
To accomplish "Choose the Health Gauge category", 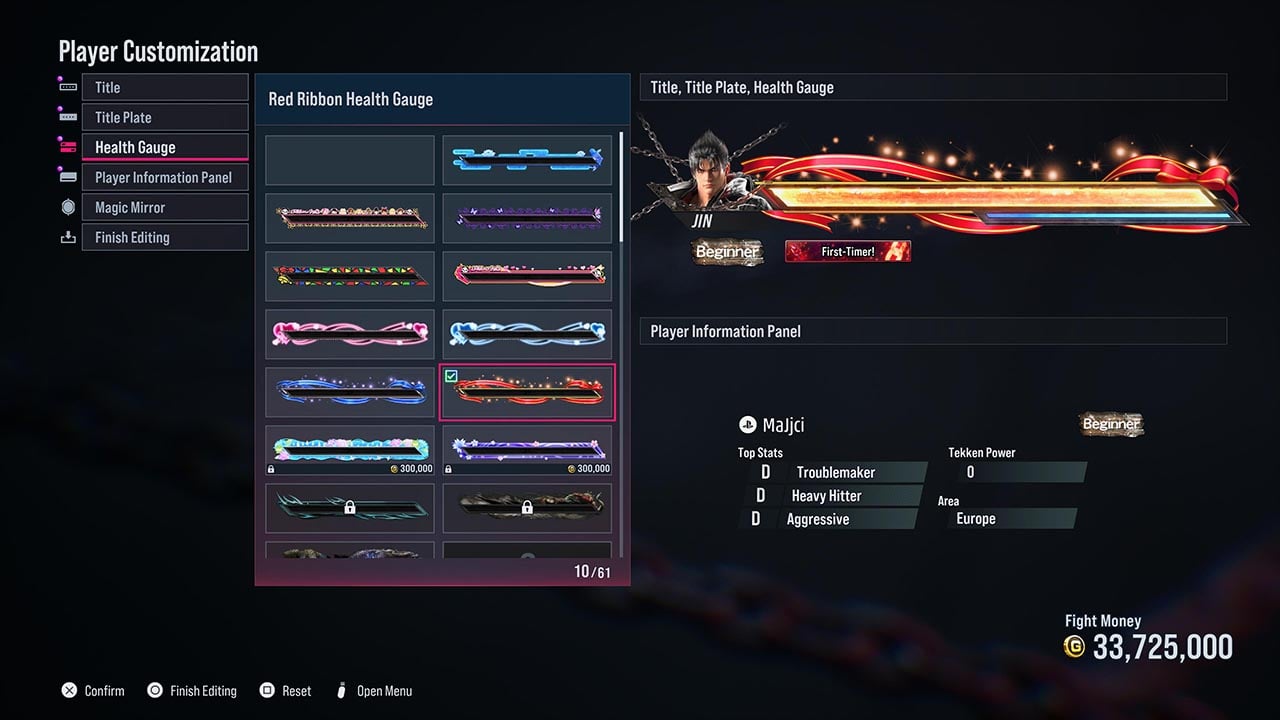I will (x=164, y=147).
